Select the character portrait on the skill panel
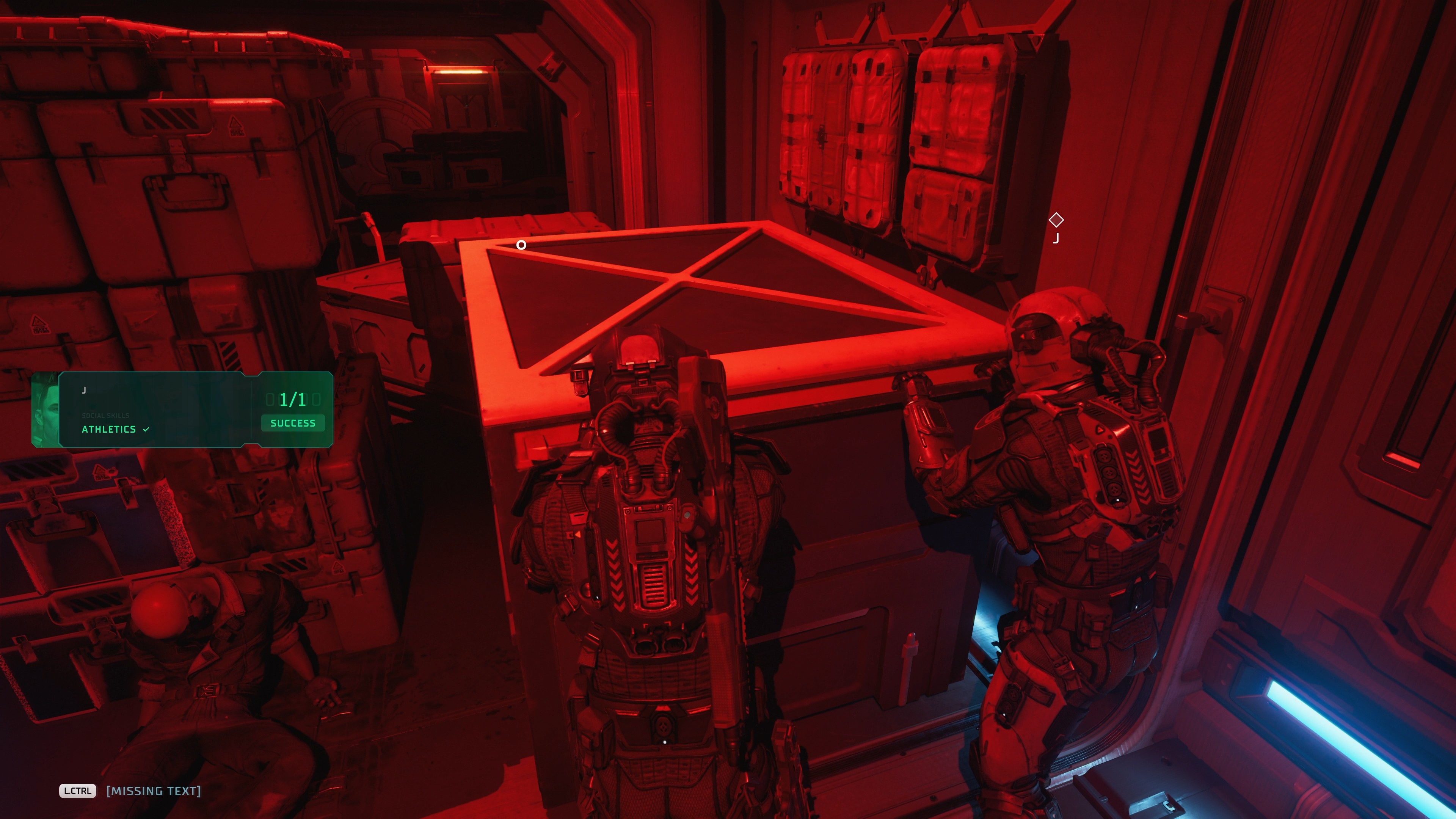 46,410
